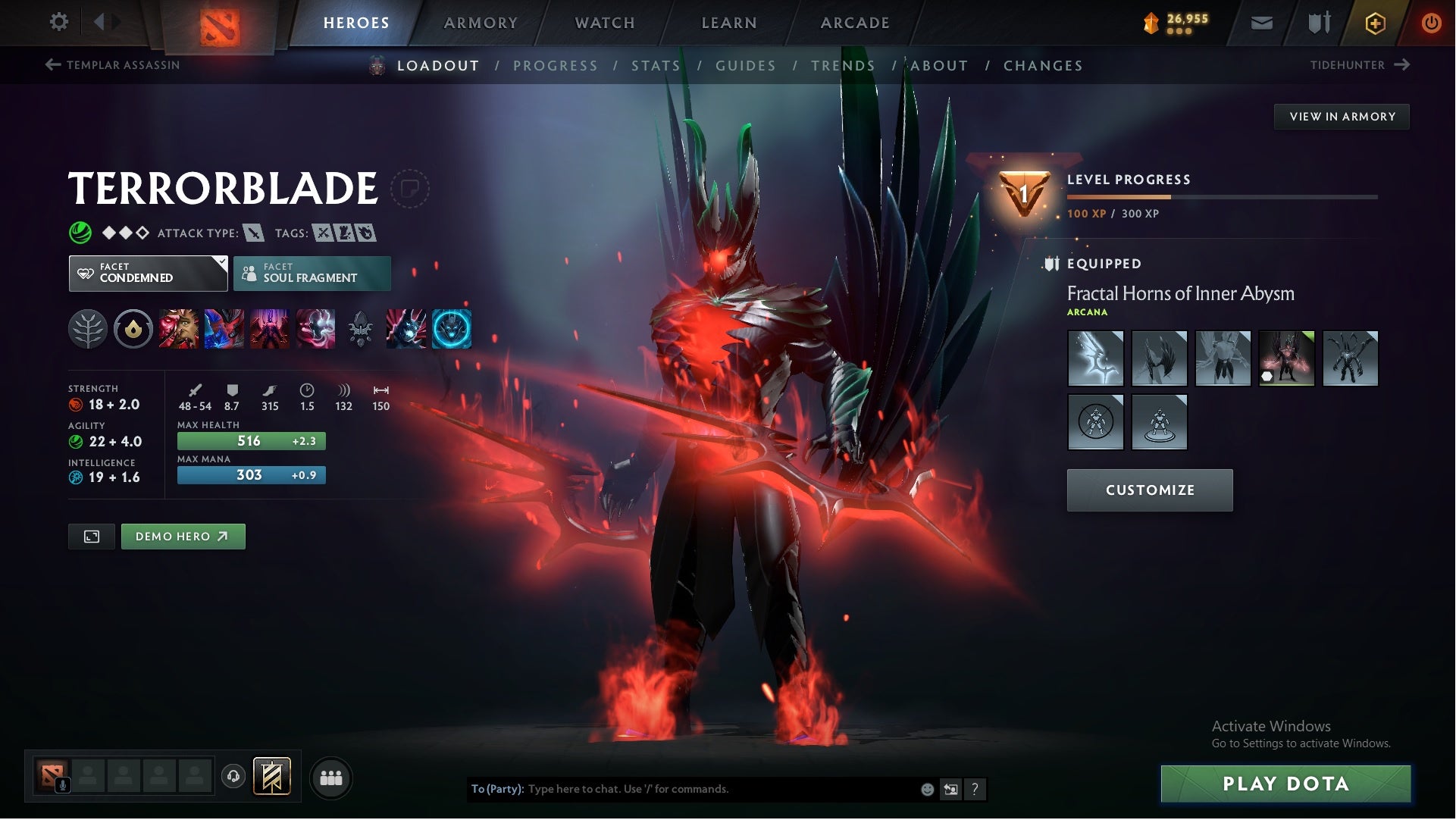
Task: Switch to the STATS tab
Action: click(x=656, y=66)
